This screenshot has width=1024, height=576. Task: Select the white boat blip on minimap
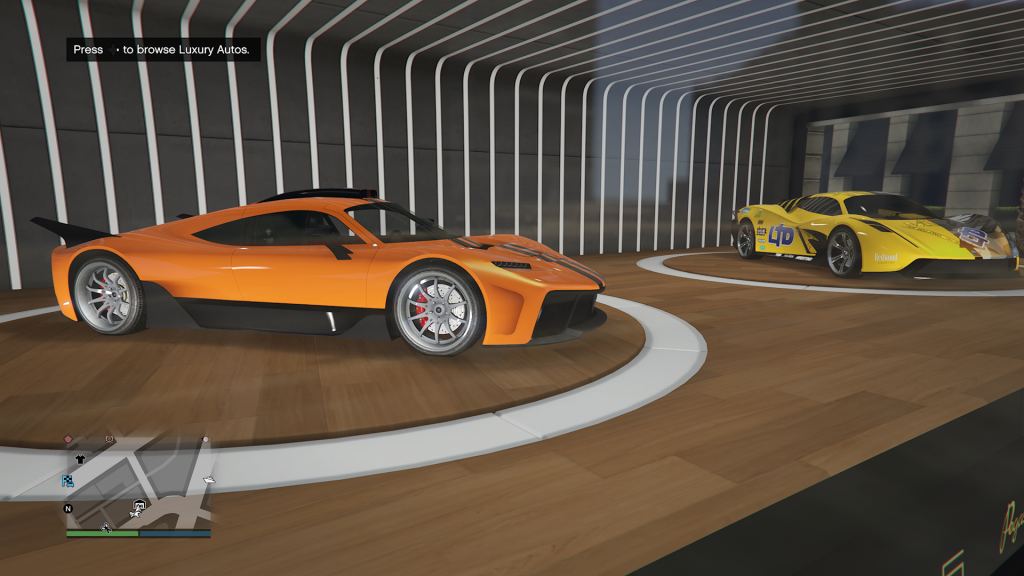[x=209, y=482]
